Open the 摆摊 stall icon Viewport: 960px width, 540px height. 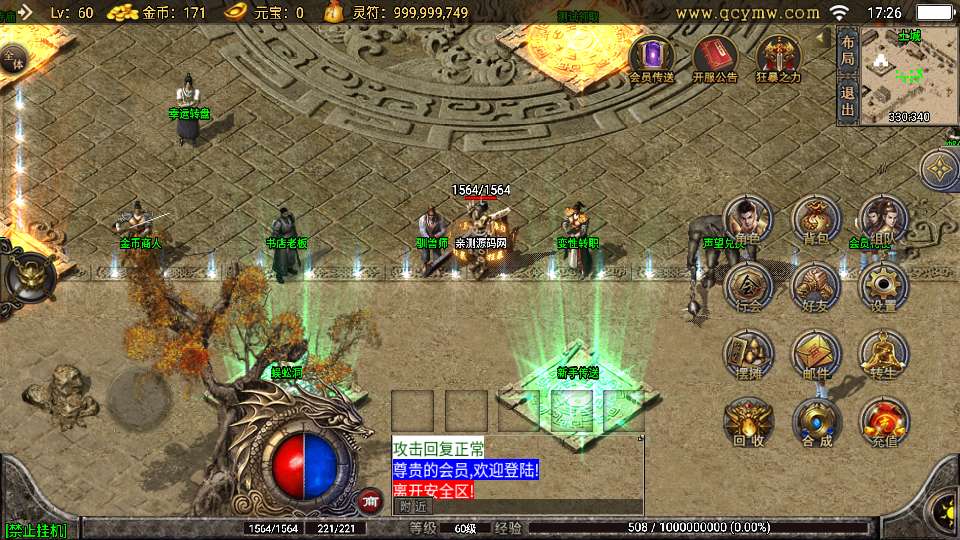(x=748, y=354)
